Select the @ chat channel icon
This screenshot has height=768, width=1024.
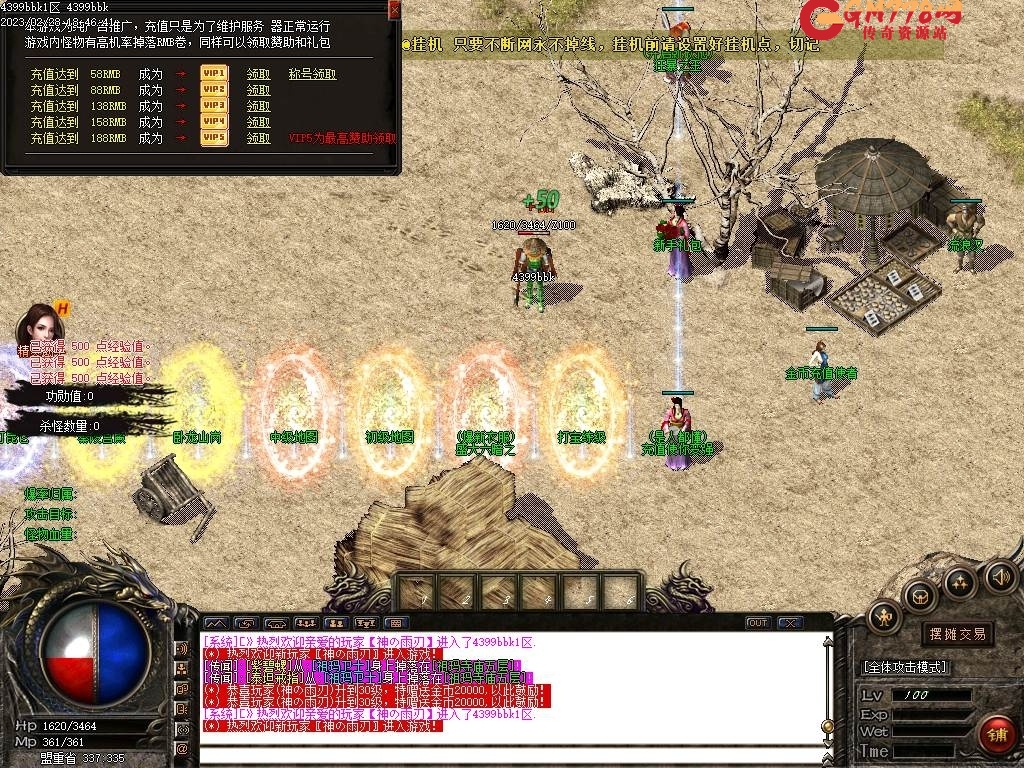point(182,747)
